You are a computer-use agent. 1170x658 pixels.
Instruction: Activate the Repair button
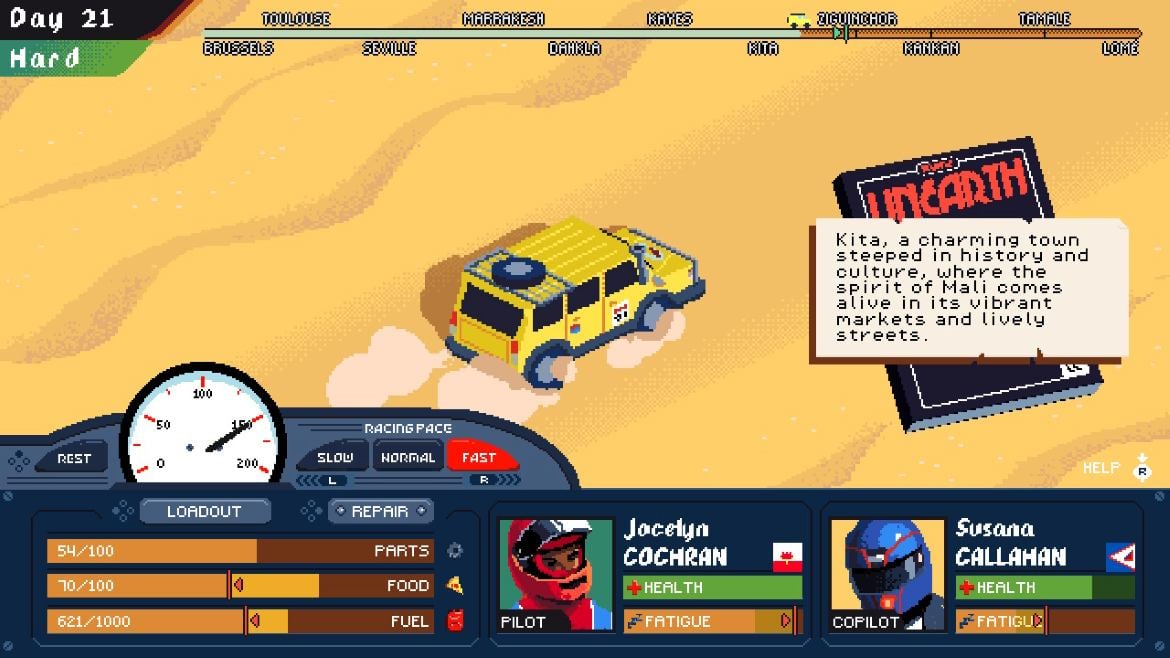pos(380,511)
